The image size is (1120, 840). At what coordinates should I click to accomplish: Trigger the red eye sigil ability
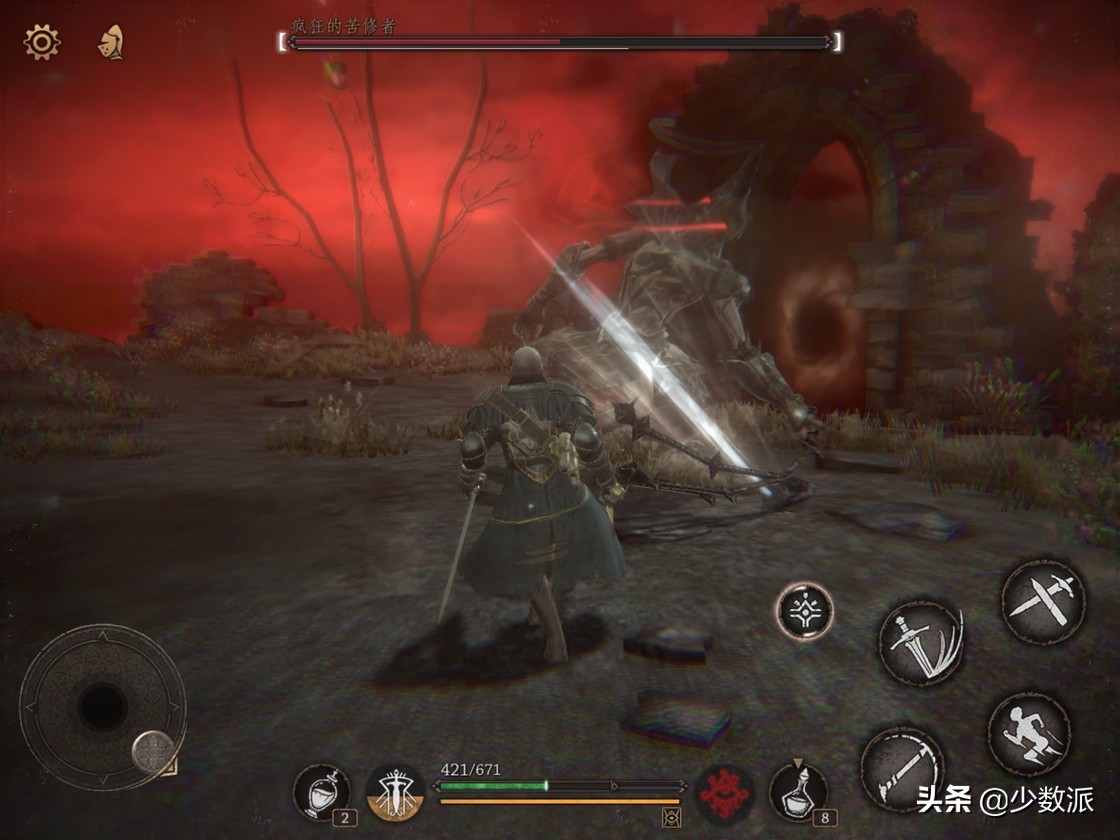[723, 793]
